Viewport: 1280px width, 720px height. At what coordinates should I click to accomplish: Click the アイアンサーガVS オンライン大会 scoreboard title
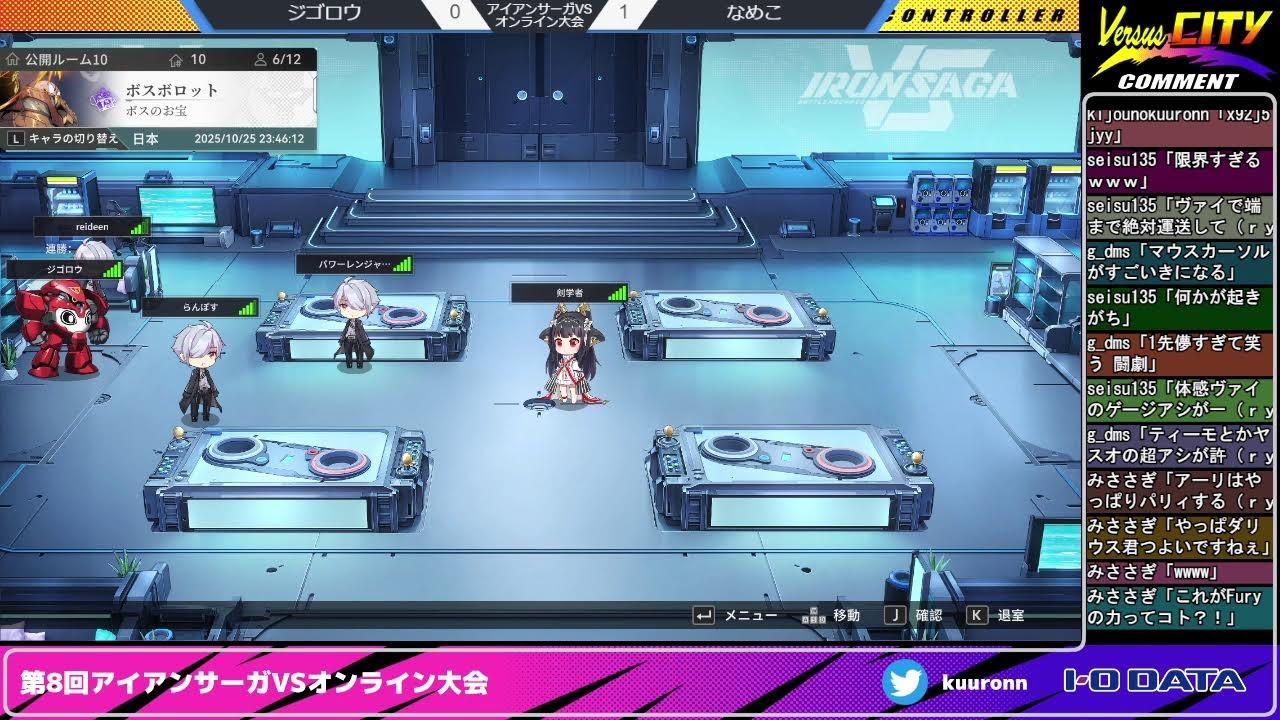540,14
